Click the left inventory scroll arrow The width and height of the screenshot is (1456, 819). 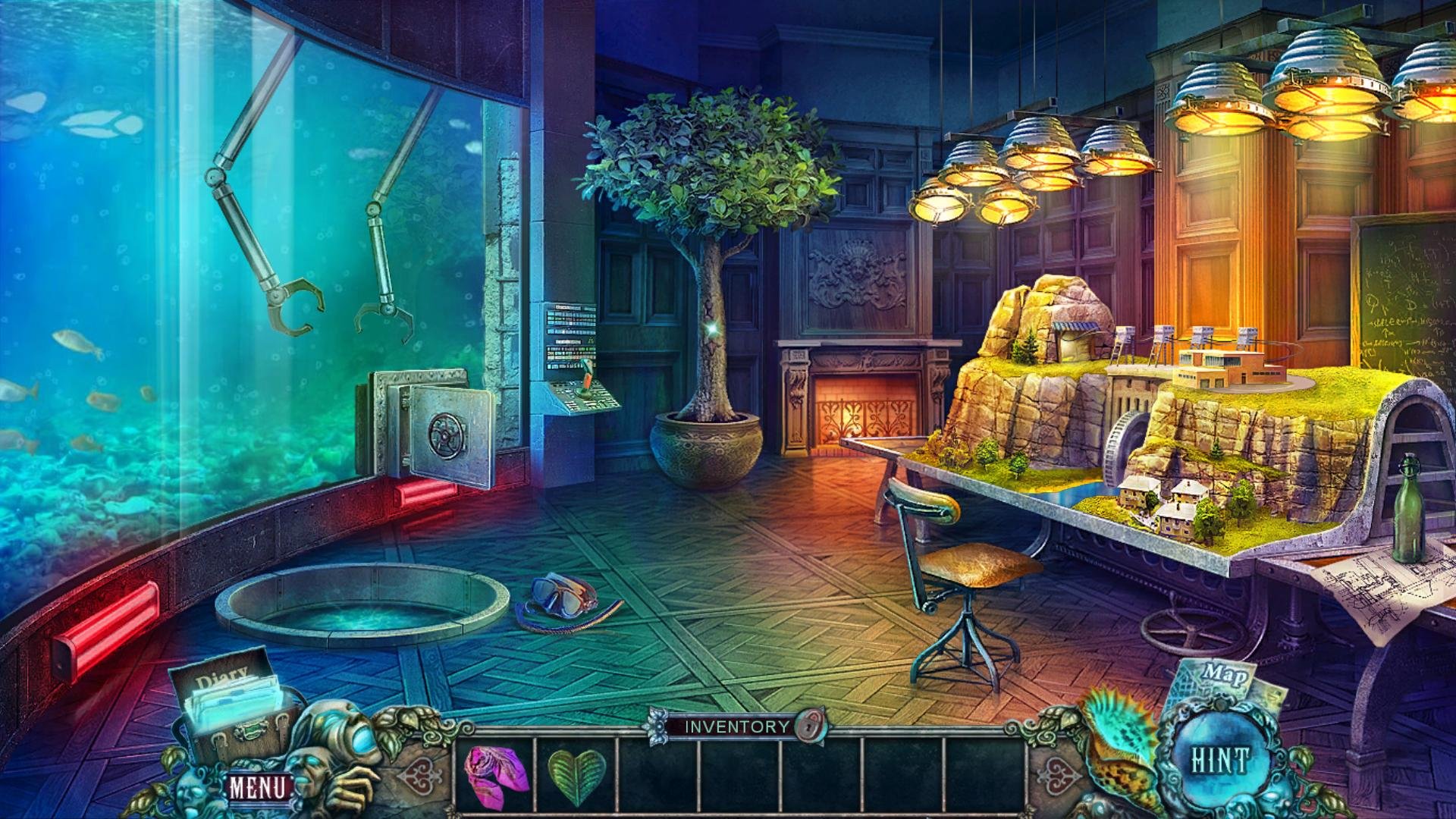click(419, 777)
